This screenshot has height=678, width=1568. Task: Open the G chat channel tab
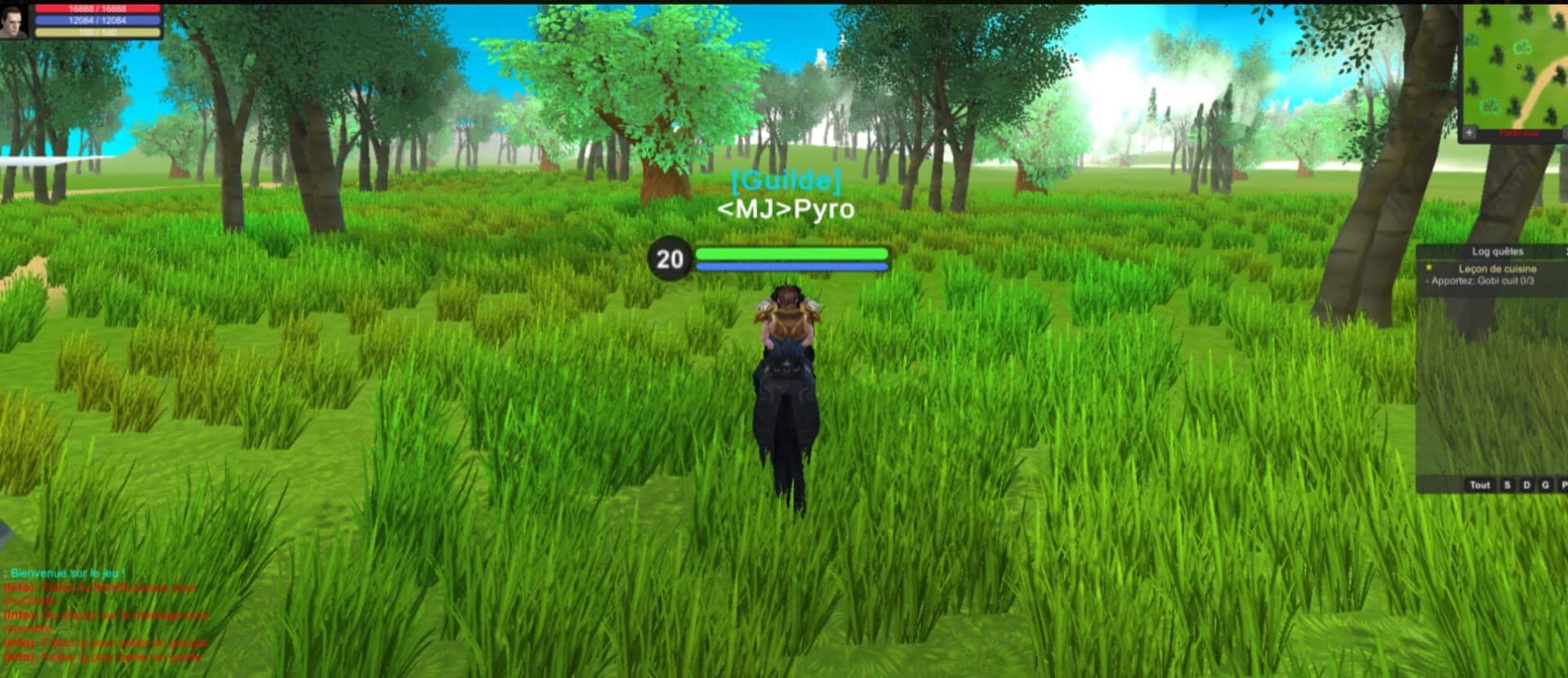[1544, 485]
